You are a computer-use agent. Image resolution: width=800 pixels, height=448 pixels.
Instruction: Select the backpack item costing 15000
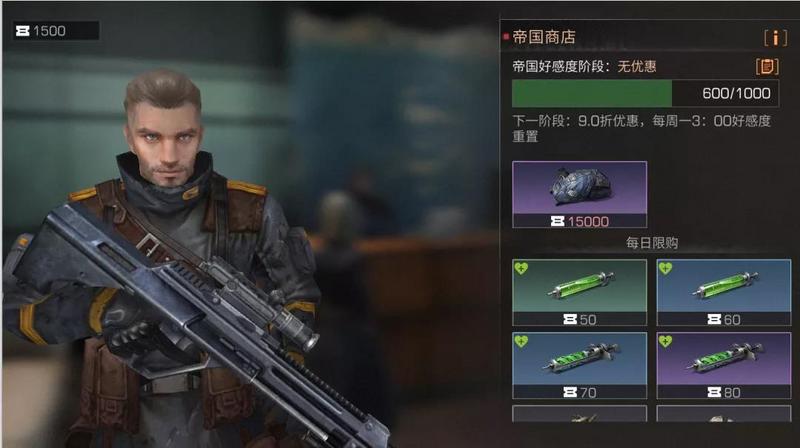[579, 195]
